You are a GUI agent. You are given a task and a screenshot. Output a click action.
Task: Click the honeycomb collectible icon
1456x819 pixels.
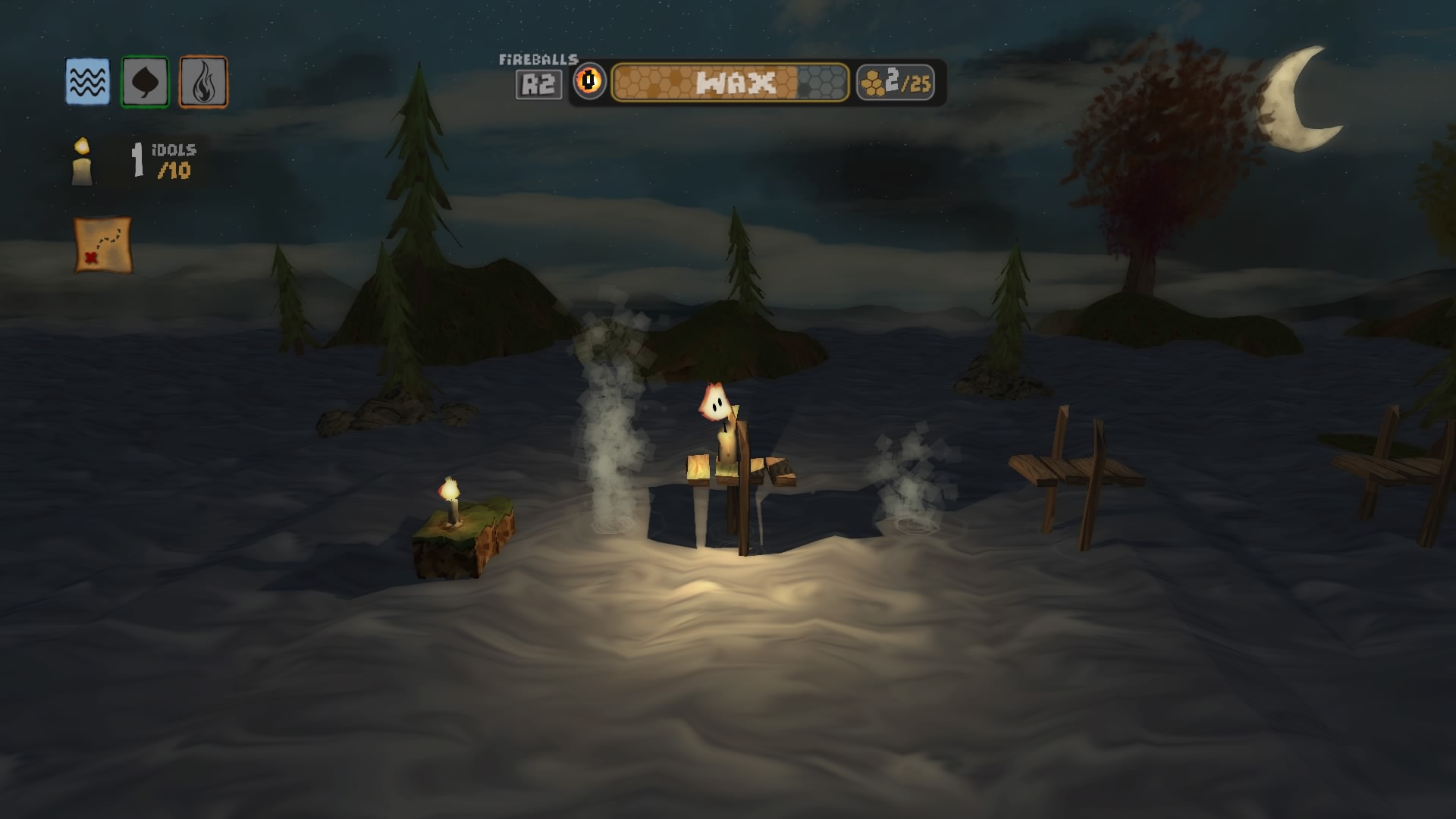(869, 83)
